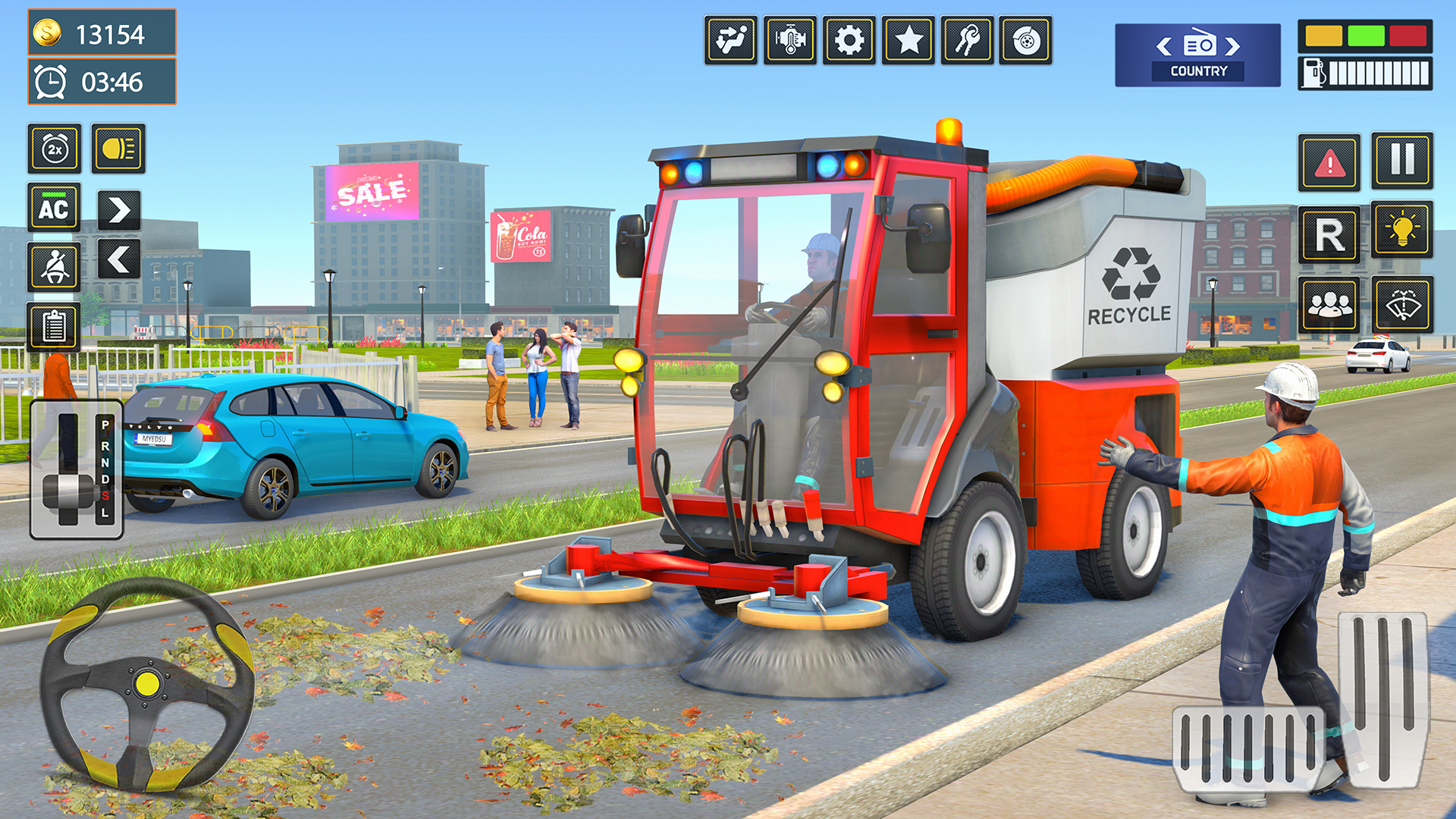Screen dimensions: 1456x819
Task: Open the hazard warning triangle
Action: click(x=1327, y=161)
